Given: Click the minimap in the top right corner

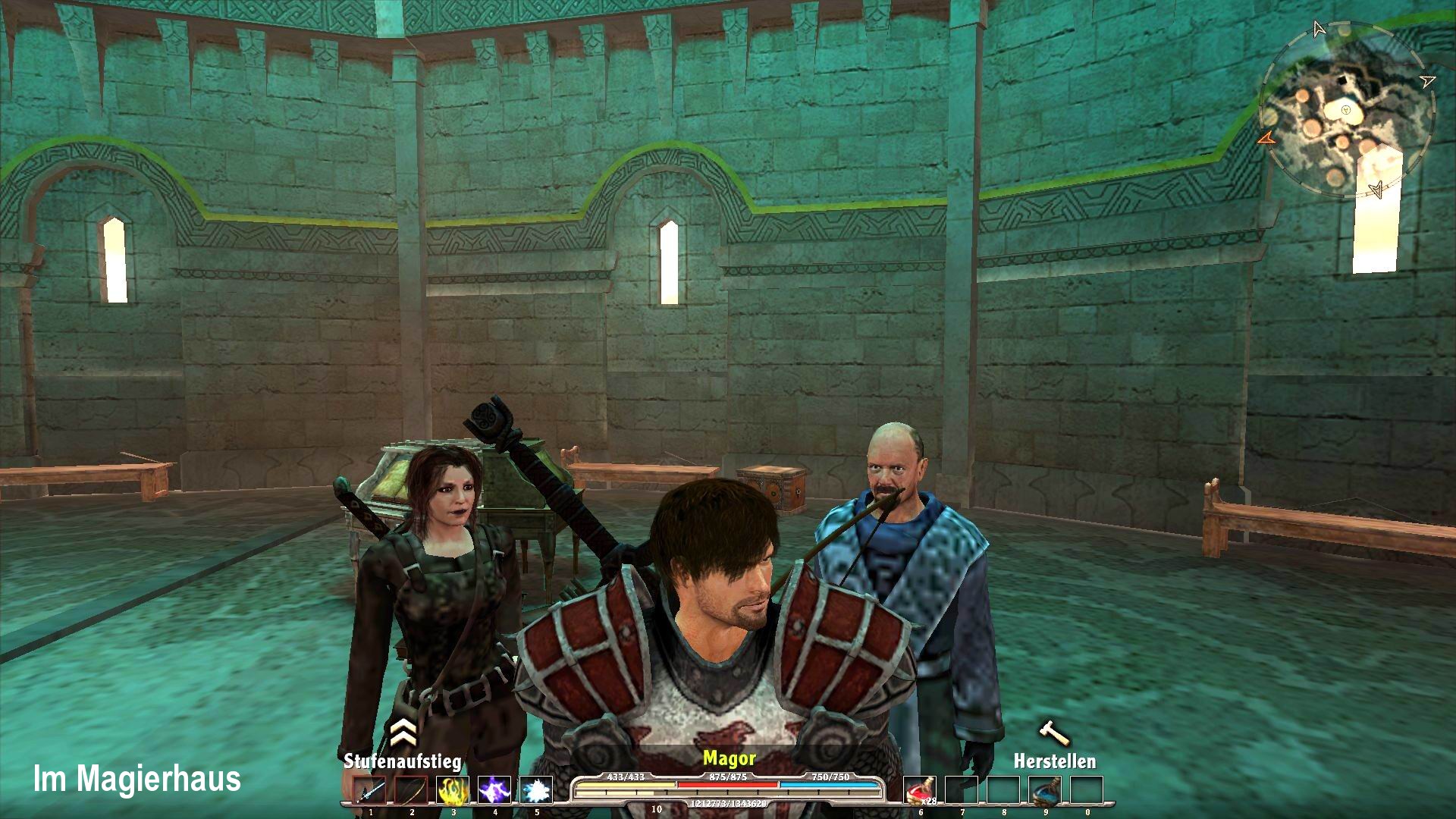Looking at the screenshot, I should click(x=1346, y=110).
